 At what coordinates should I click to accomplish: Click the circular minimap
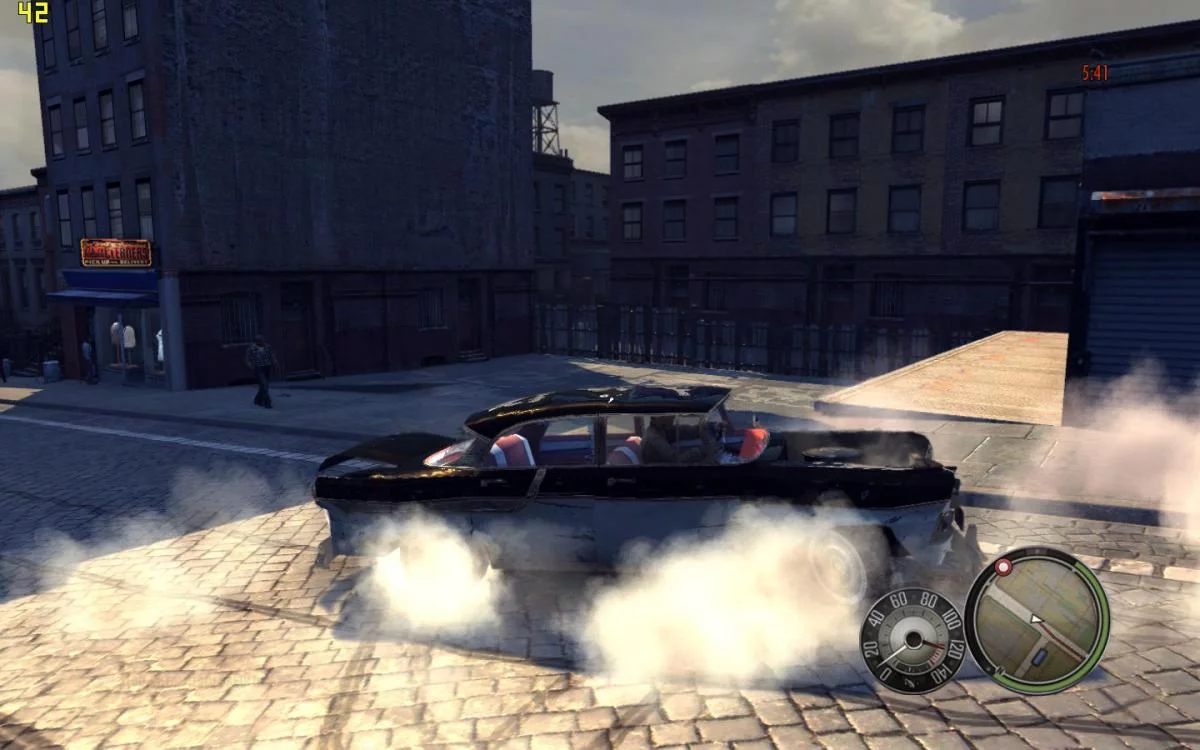pyautogui.click(x=1036, y=620)
